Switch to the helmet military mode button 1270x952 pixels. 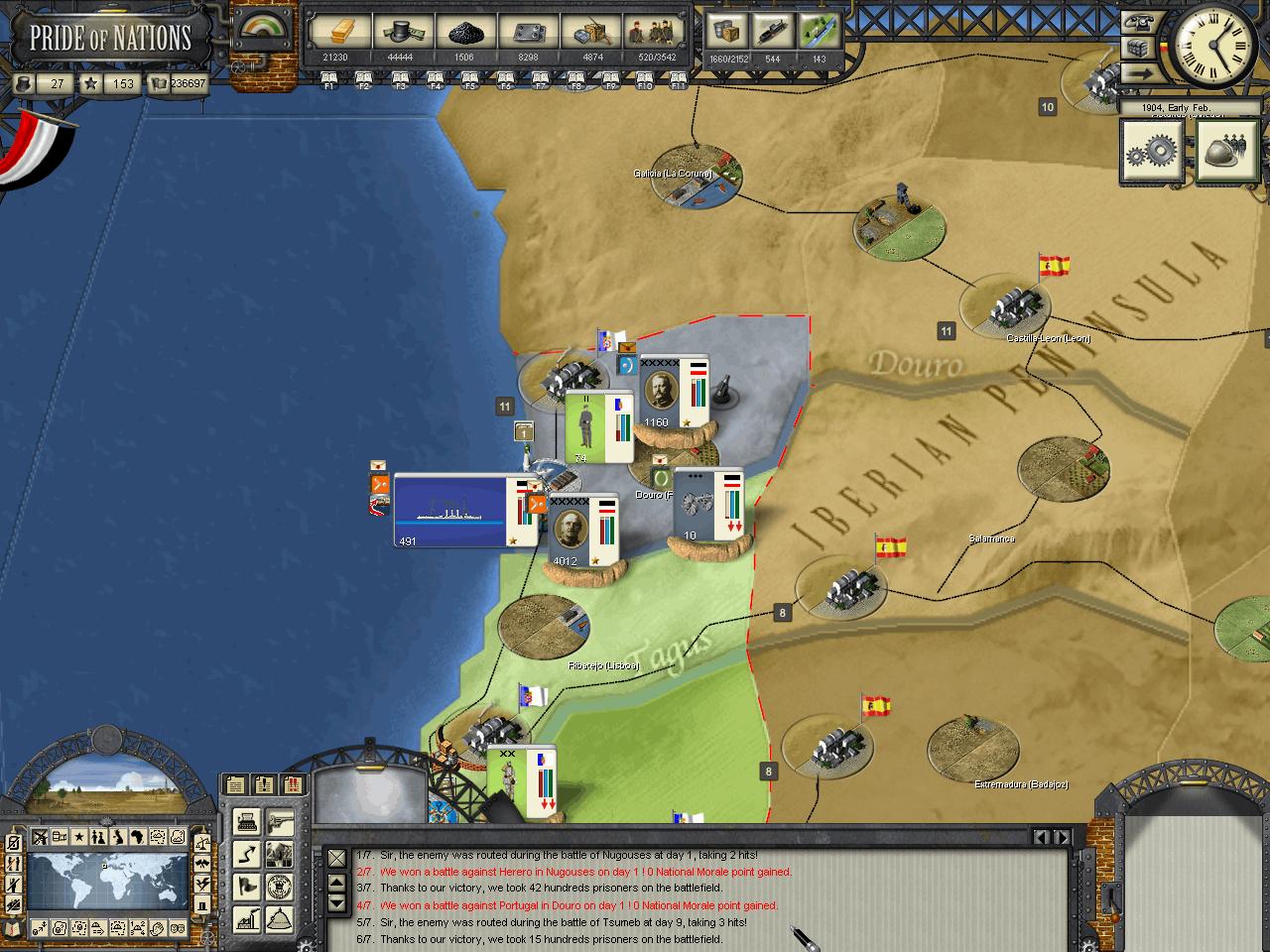pos(1226,151)
